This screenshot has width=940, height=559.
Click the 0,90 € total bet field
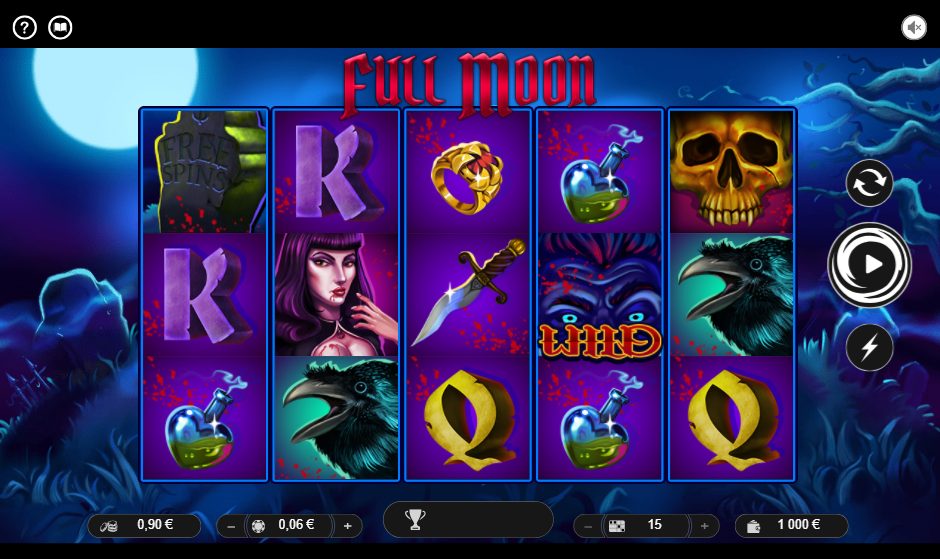pos(144,525)
